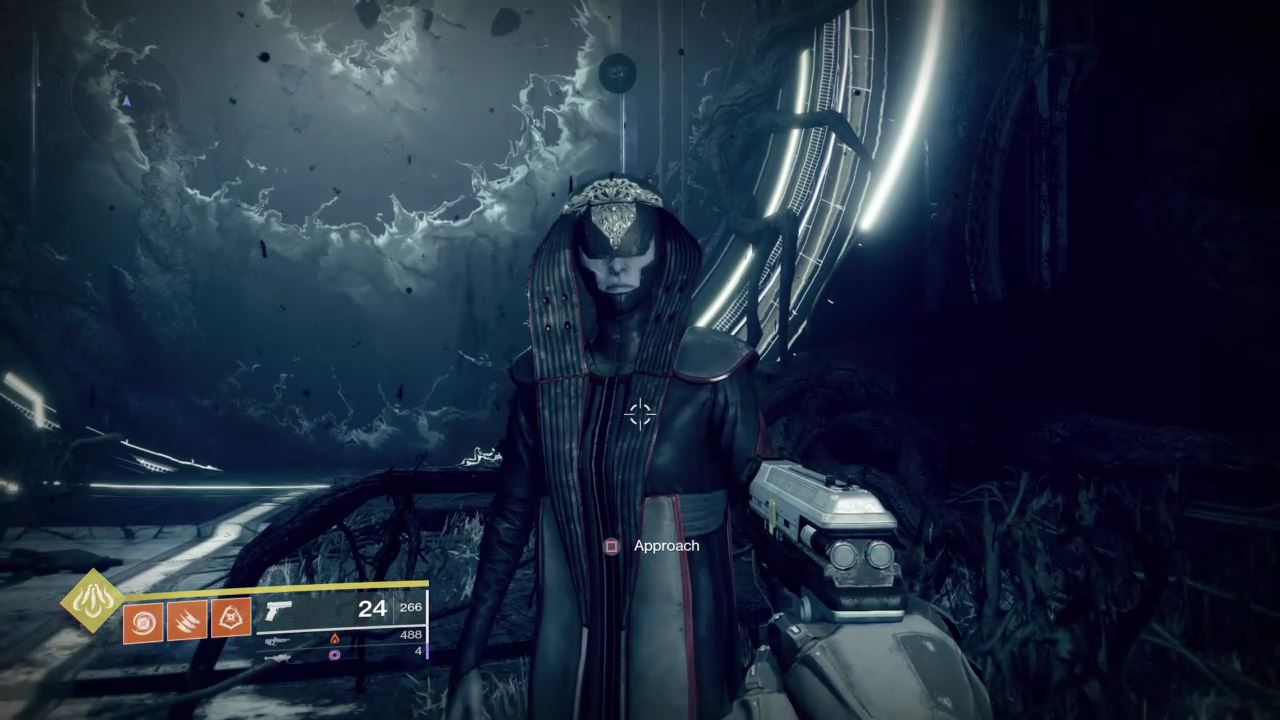Activate the golden diamond super ability icon
Viewport: 1280px width, 720px height.
tap(92, 600)
